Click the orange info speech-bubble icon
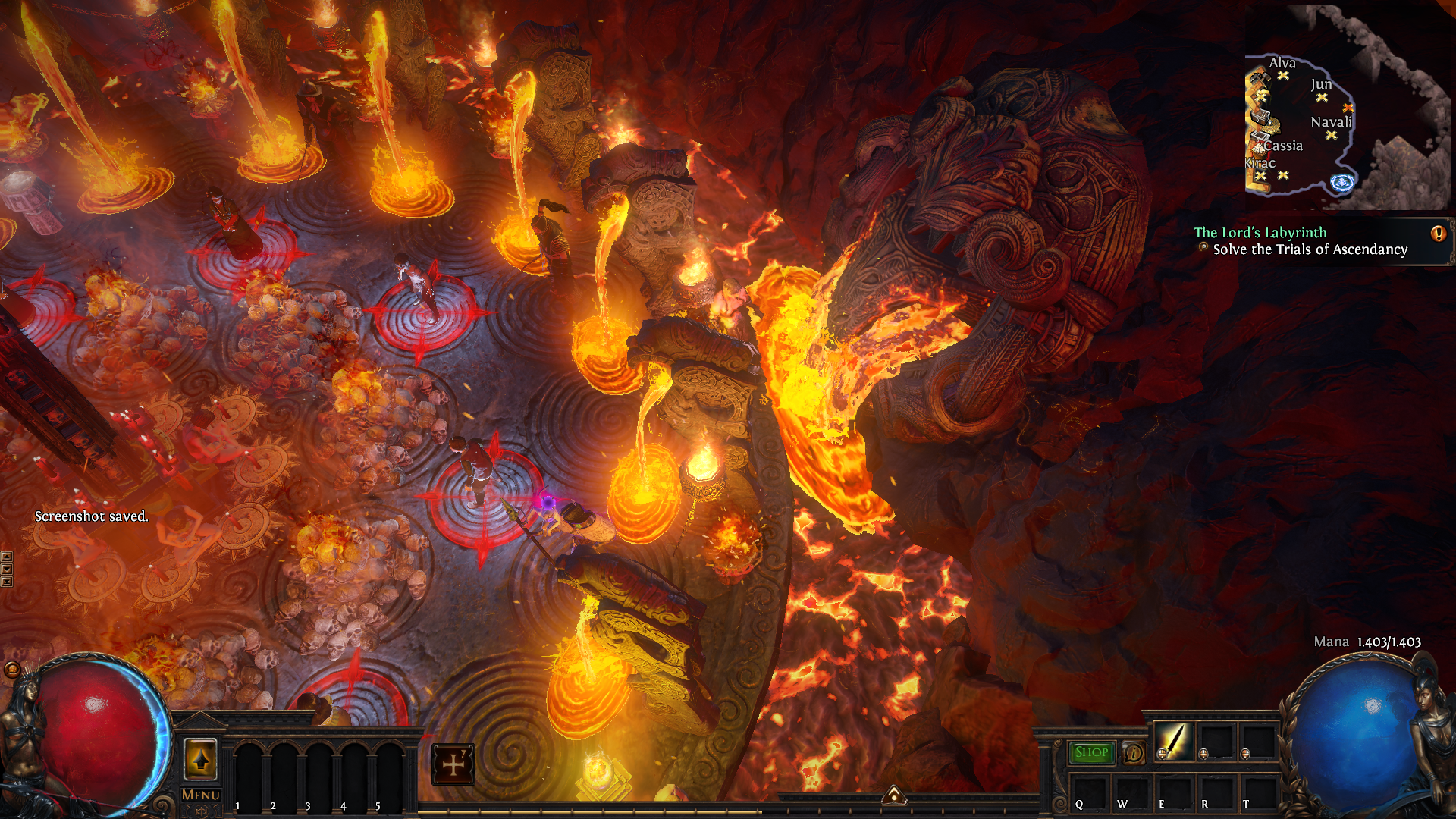The width and height of the screenshot is (1456, 819). (1134, 753)
